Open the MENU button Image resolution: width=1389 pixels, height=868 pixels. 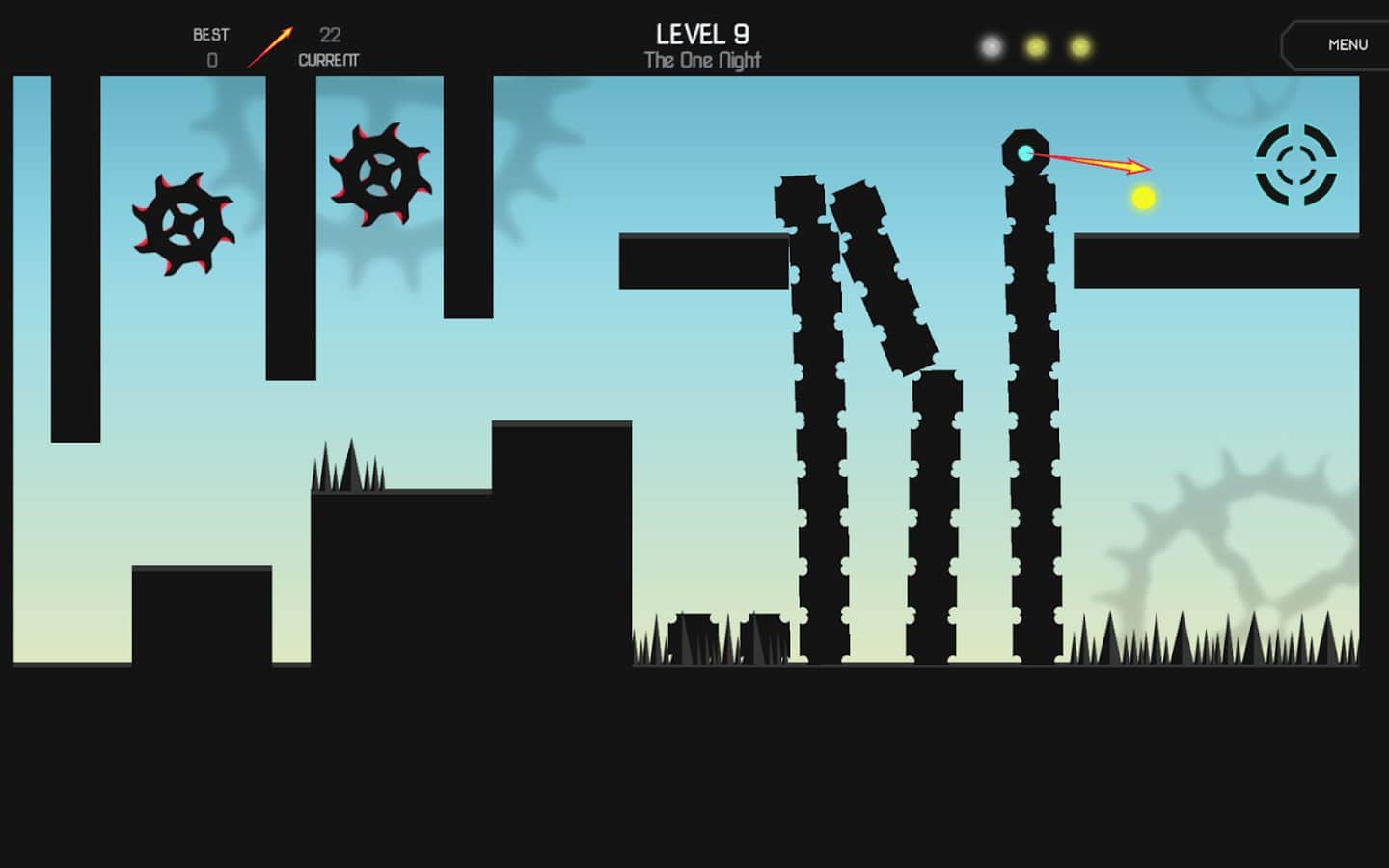click(x=1346, y=45)
